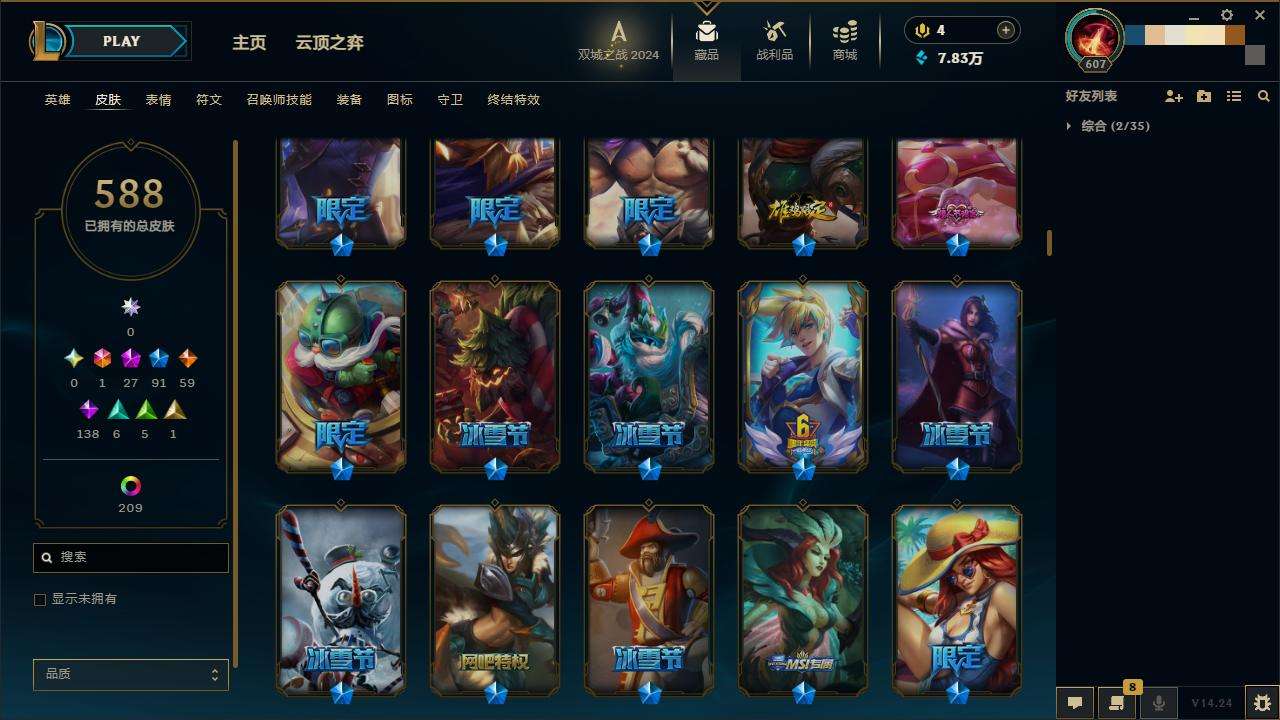This screenshot has height=720, width=1280.
Task: Open the 双城之战 2024 event
Action: pos(619,42)
